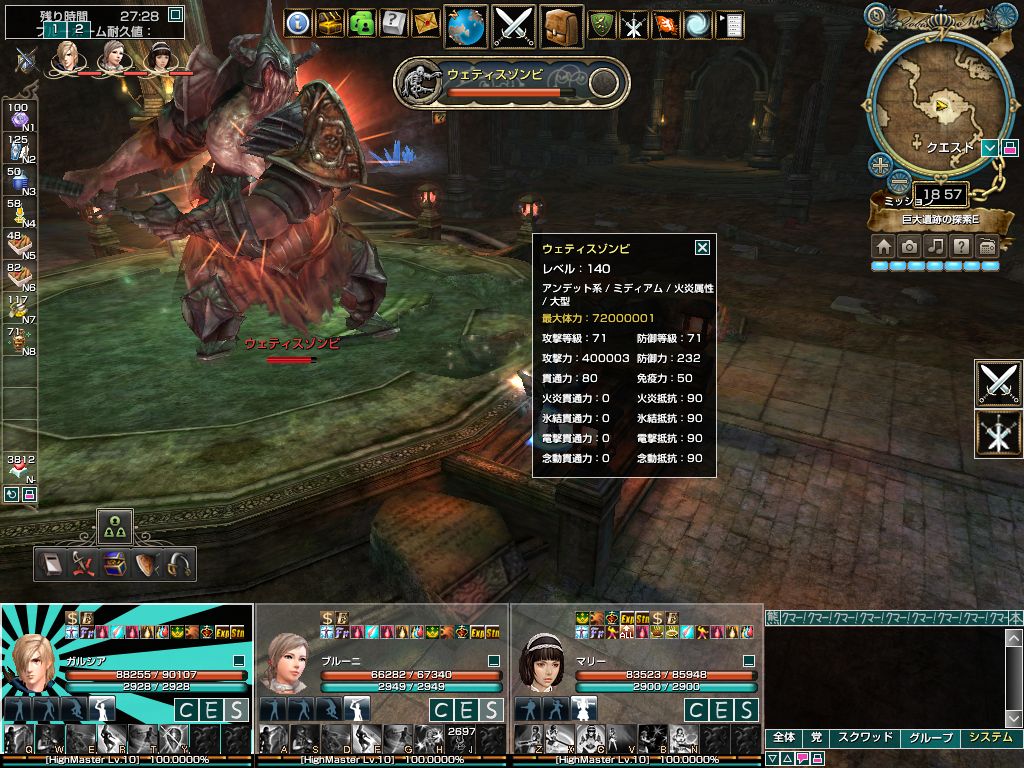Expand the クエスト dropdown arrow
This screenshot has height=768, width=1024.
(x=989, y=148)
